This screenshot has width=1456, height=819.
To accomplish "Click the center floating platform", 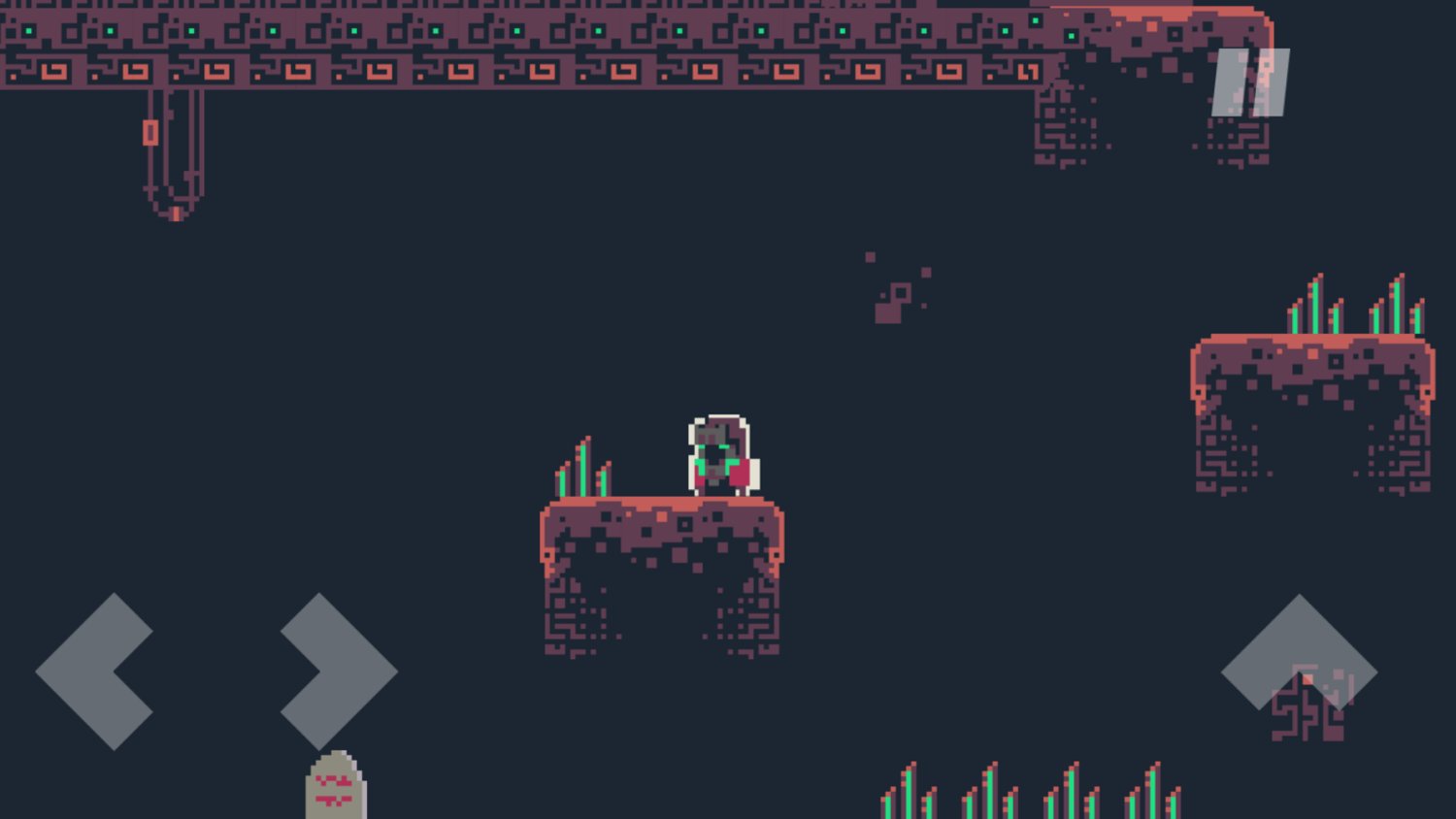I will tap(660, 524).
